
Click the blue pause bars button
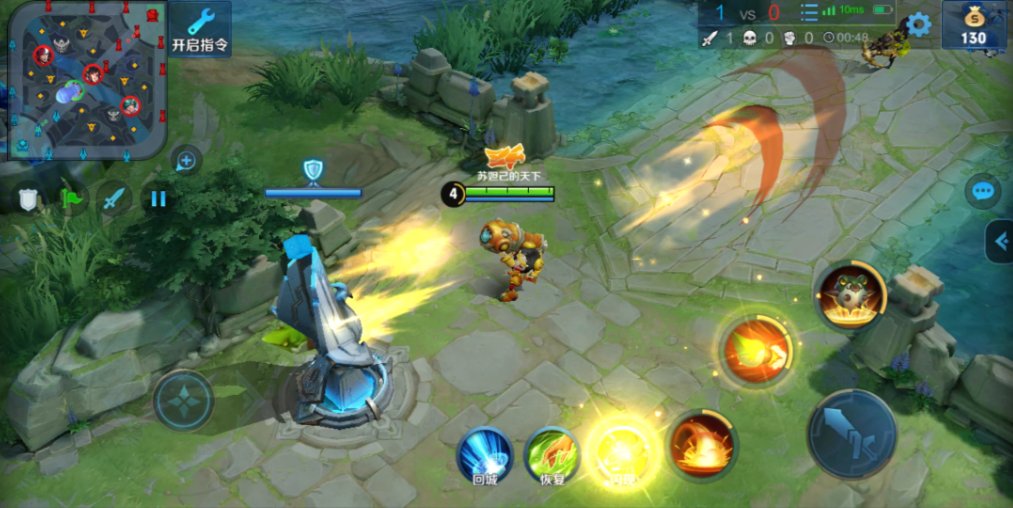coord(158,199)
